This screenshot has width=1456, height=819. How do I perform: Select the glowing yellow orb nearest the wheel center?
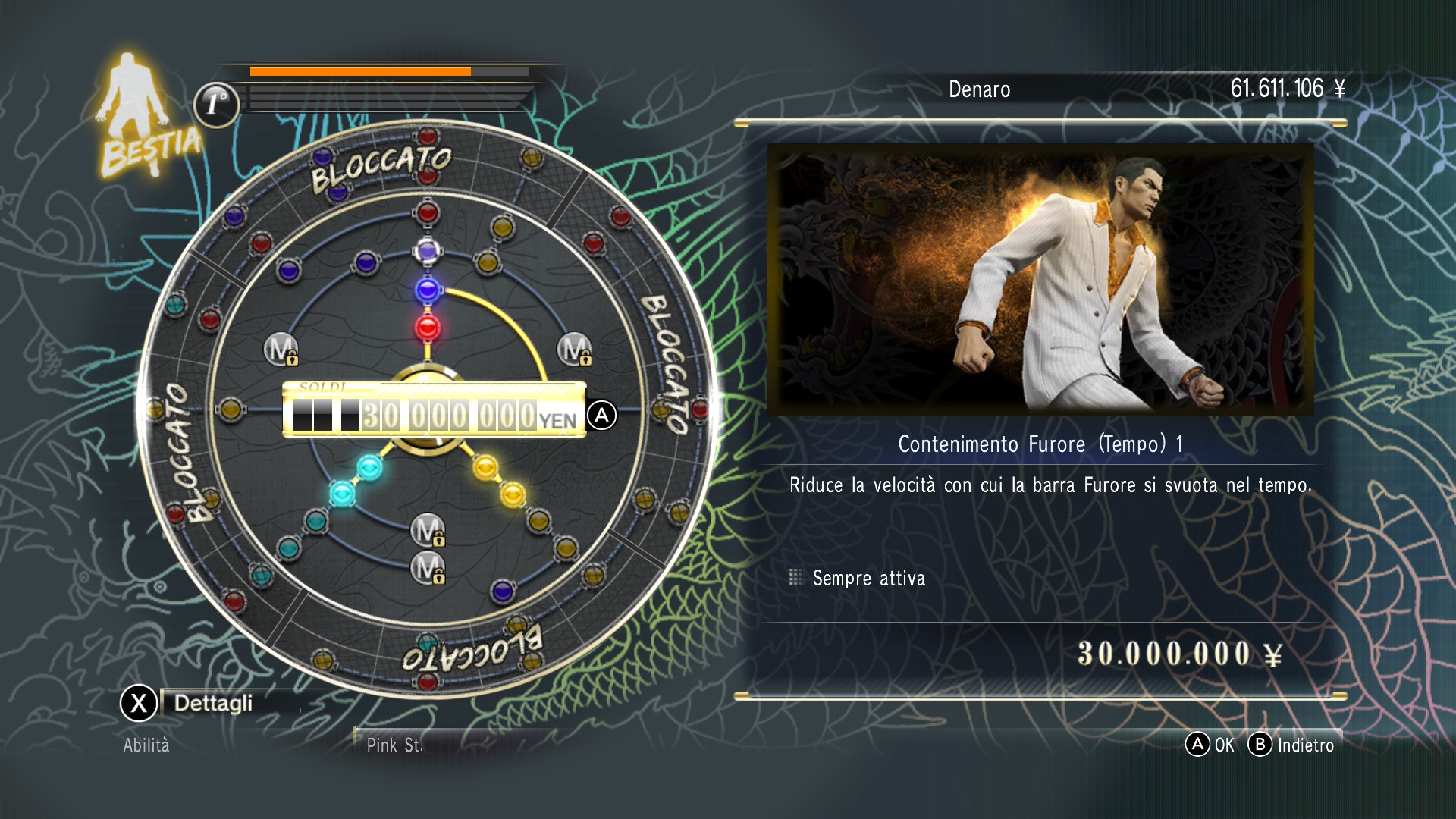(485, 467)
